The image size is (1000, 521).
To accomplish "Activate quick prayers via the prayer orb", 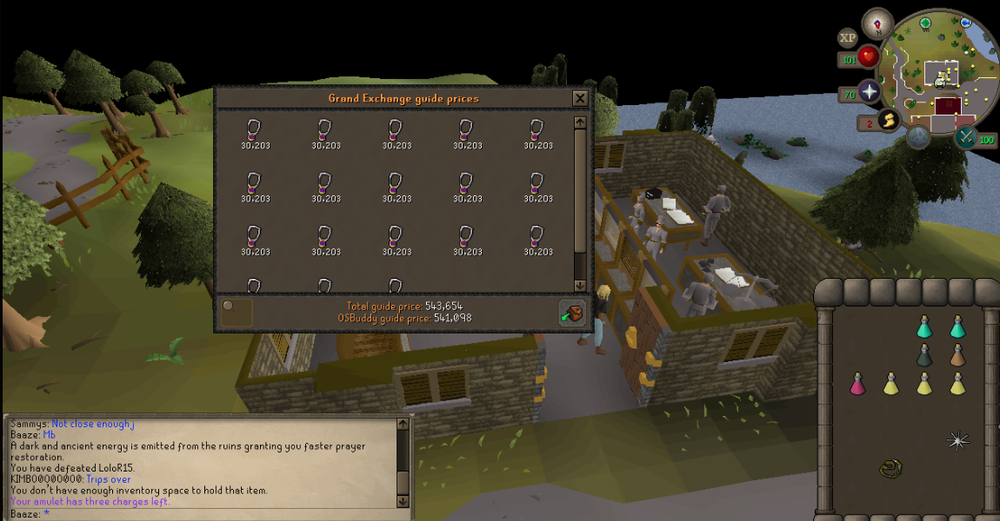I will pos(868,91).
